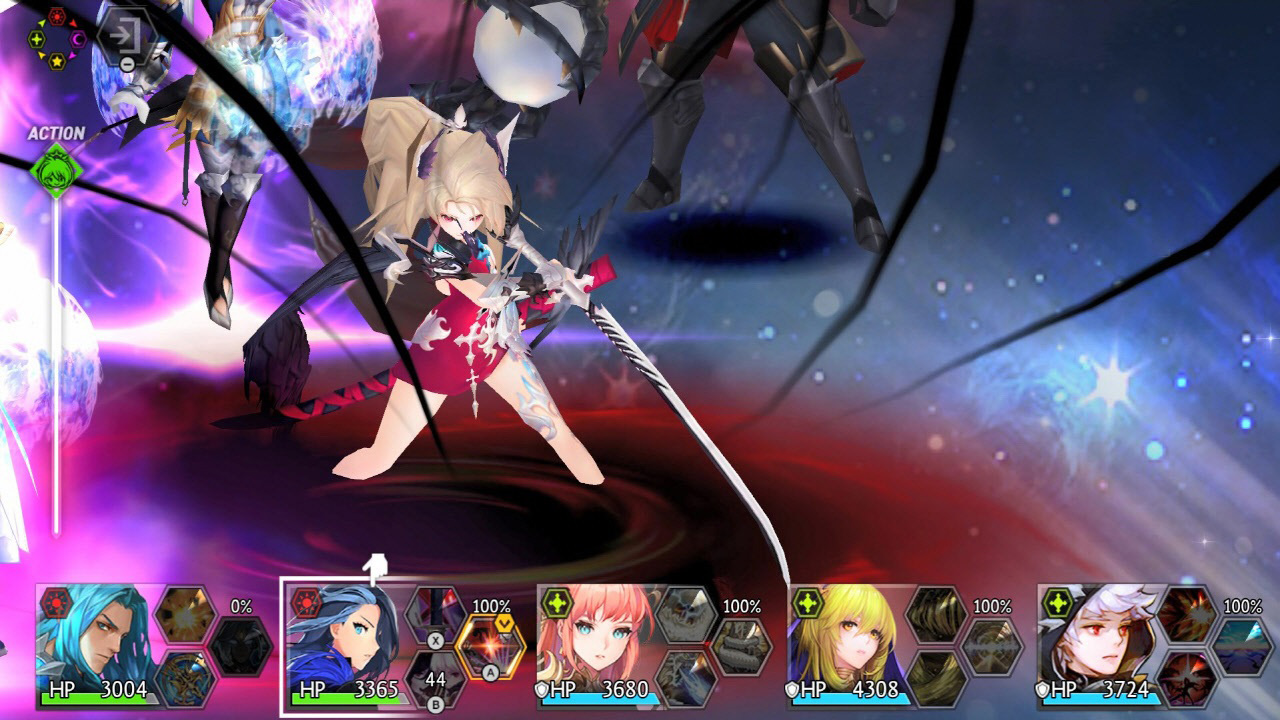Select the yellow star element hexagon

click(57, 60)
